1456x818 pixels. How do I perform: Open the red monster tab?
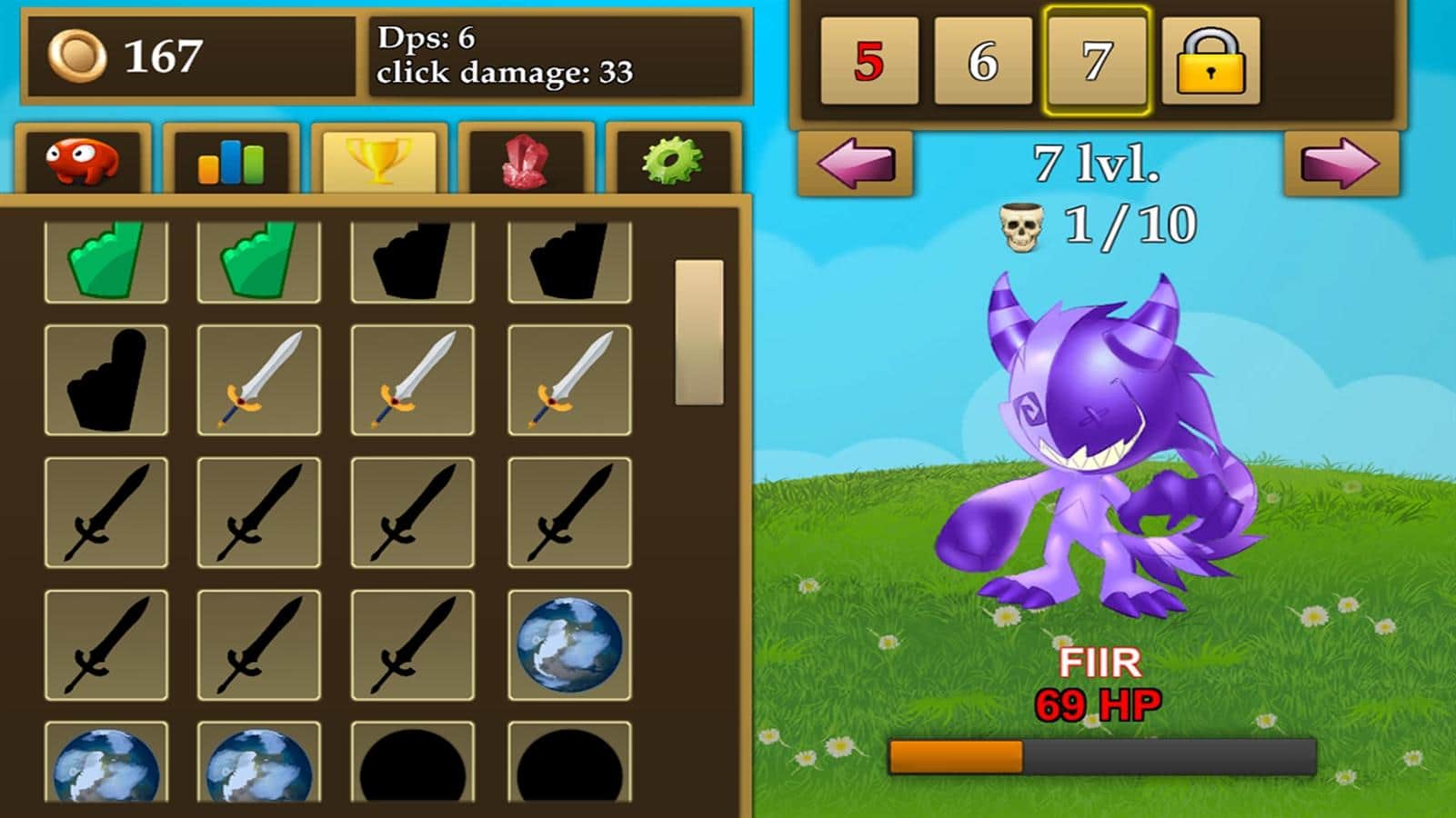[83, 161]
